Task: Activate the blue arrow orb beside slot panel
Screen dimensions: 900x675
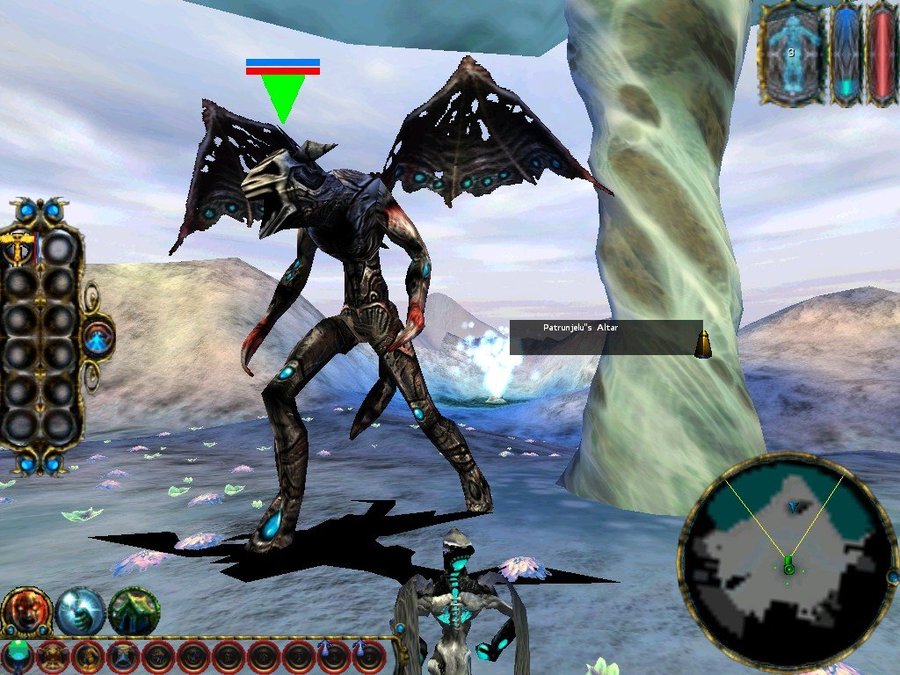Action: pos(98,339)
